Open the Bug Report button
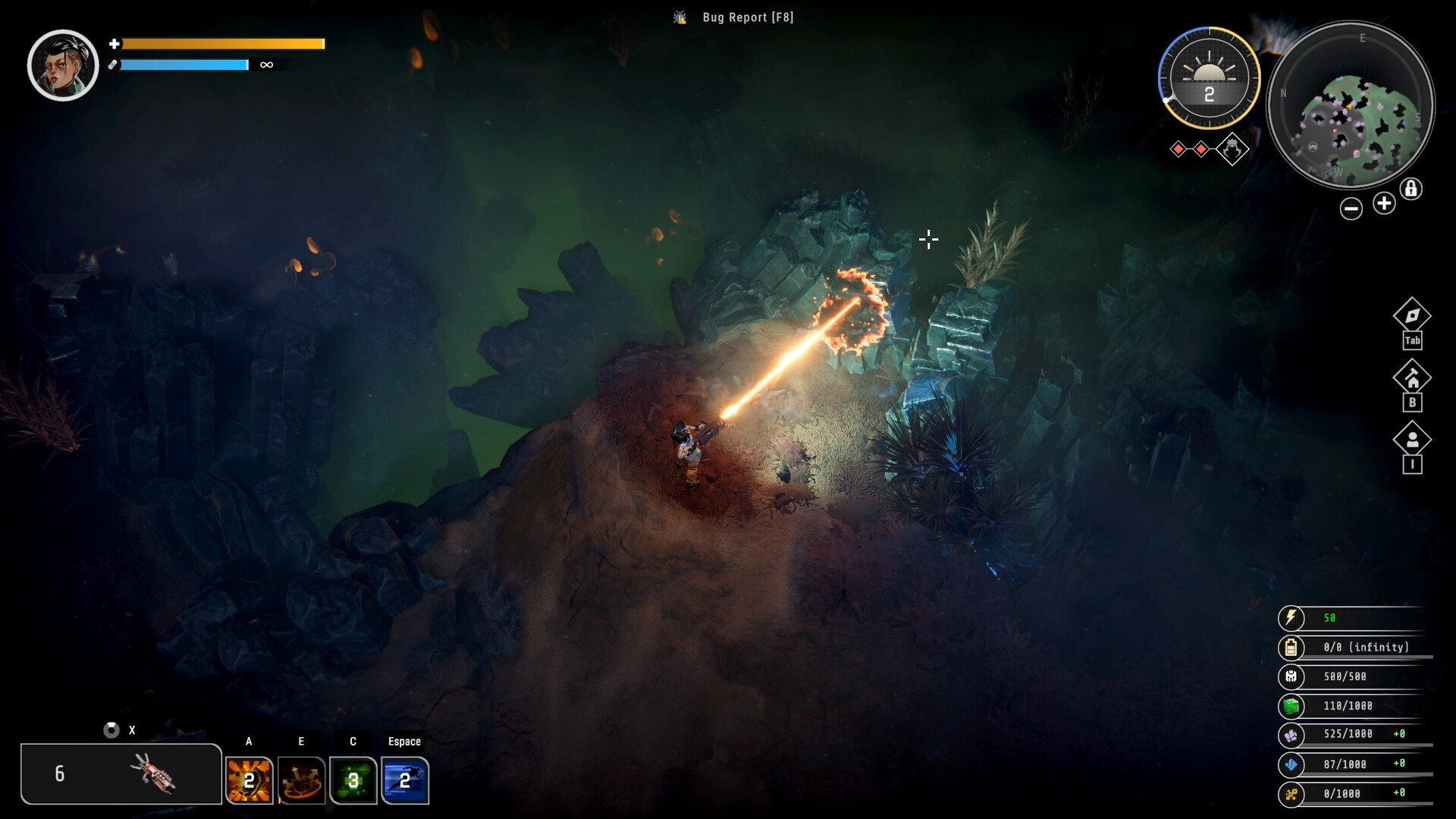The width and height of the screenshot is (1456, 819). (734, 17)
